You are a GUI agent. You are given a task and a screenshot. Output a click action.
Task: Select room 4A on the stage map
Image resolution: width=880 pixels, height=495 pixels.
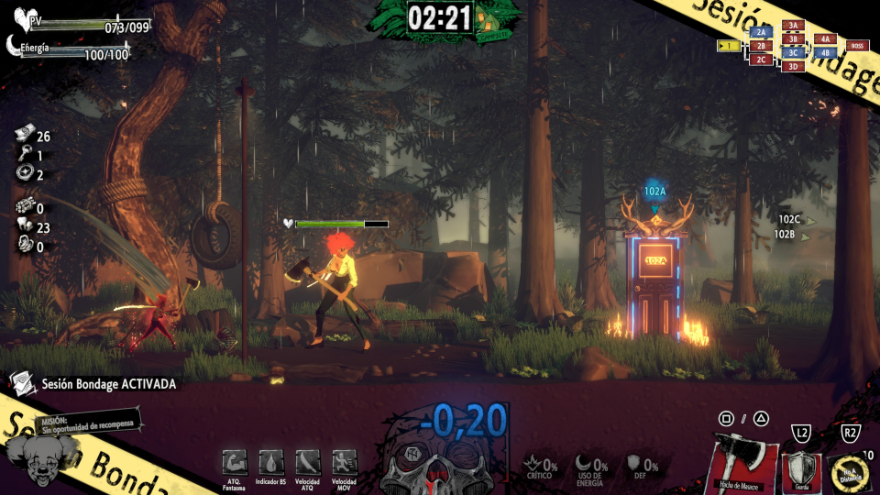(x=825, y=39)
